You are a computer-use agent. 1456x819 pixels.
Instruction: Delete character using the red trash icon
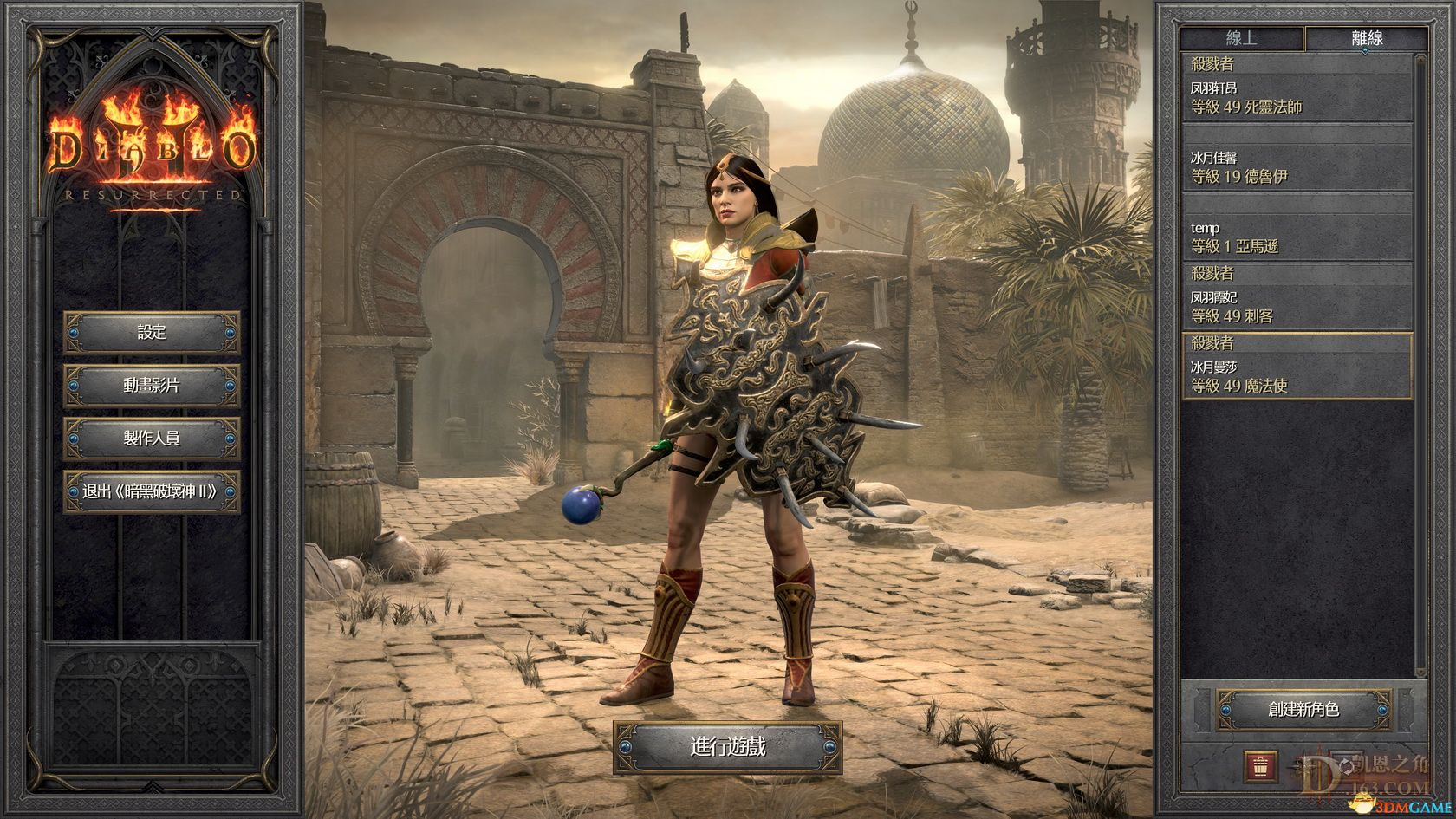tap(1261, 765)
